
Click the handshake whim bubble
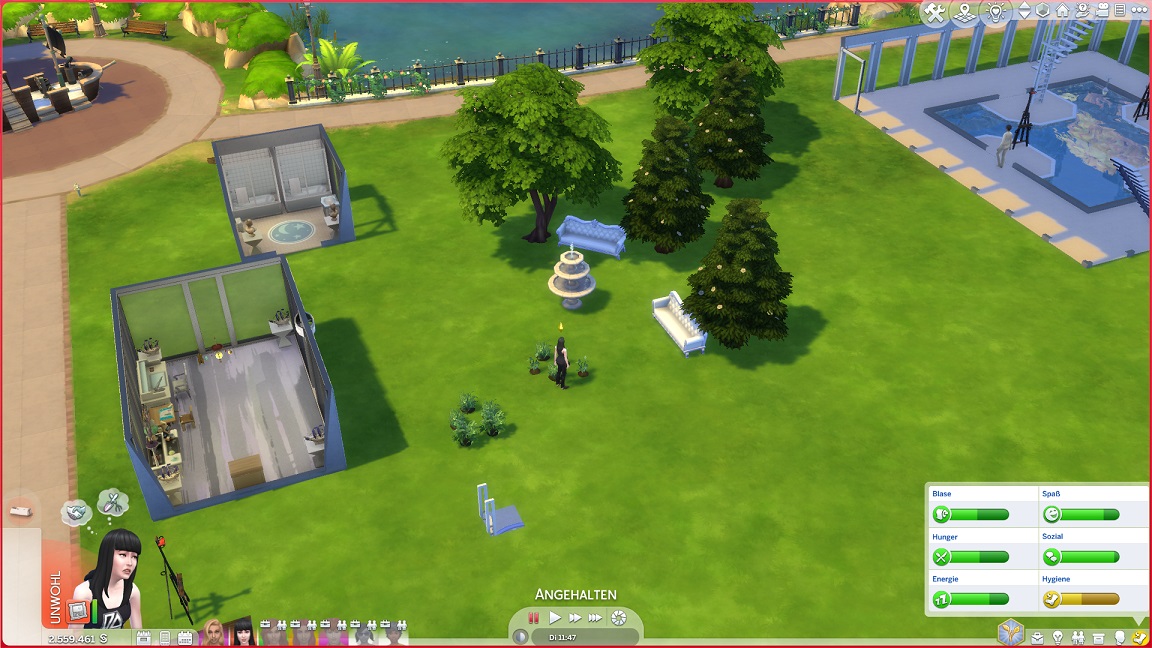coord(75,512)
